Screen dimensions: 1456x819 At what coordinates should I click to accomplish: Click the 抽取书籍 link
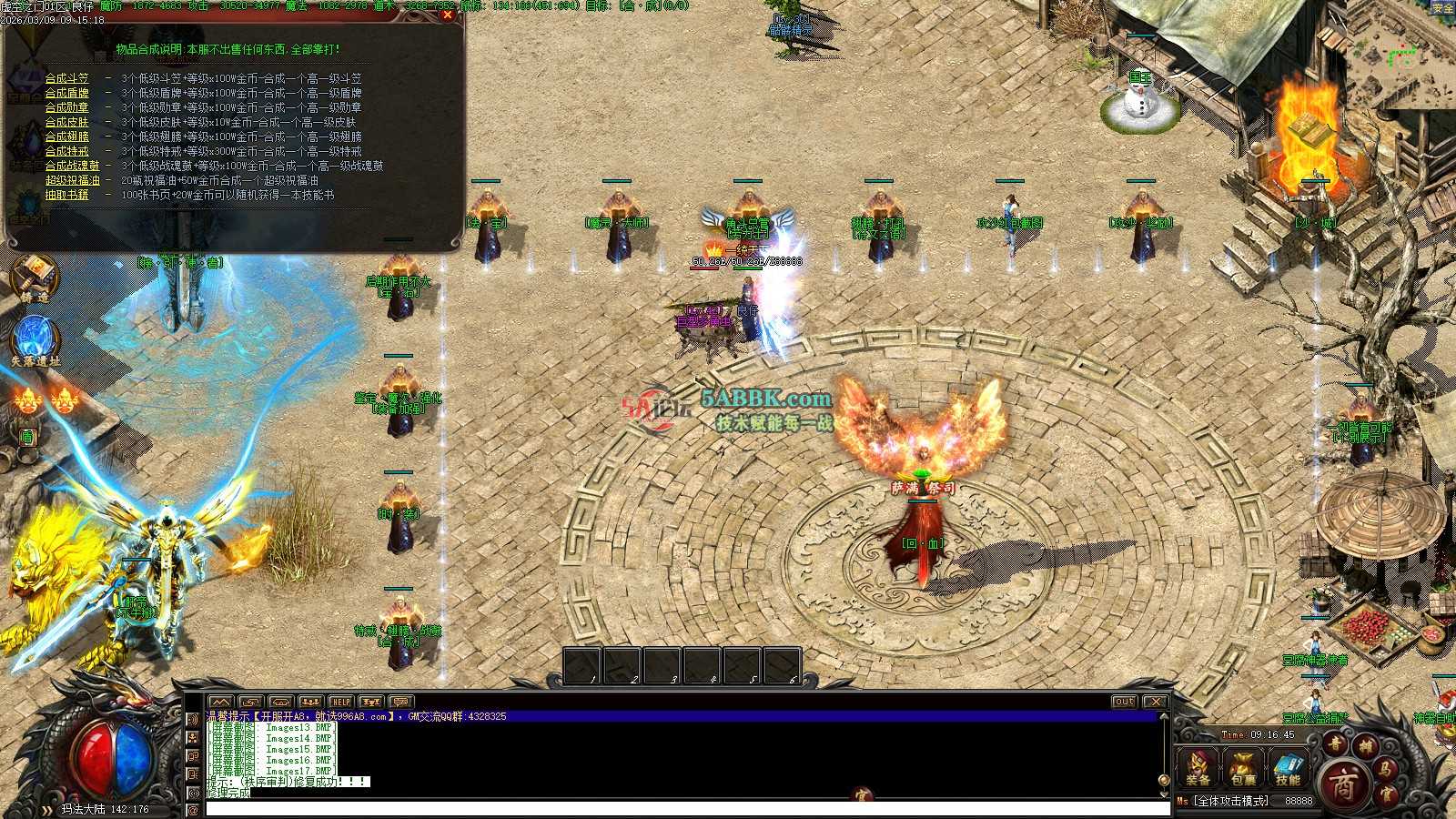click(x=67, y=196)
